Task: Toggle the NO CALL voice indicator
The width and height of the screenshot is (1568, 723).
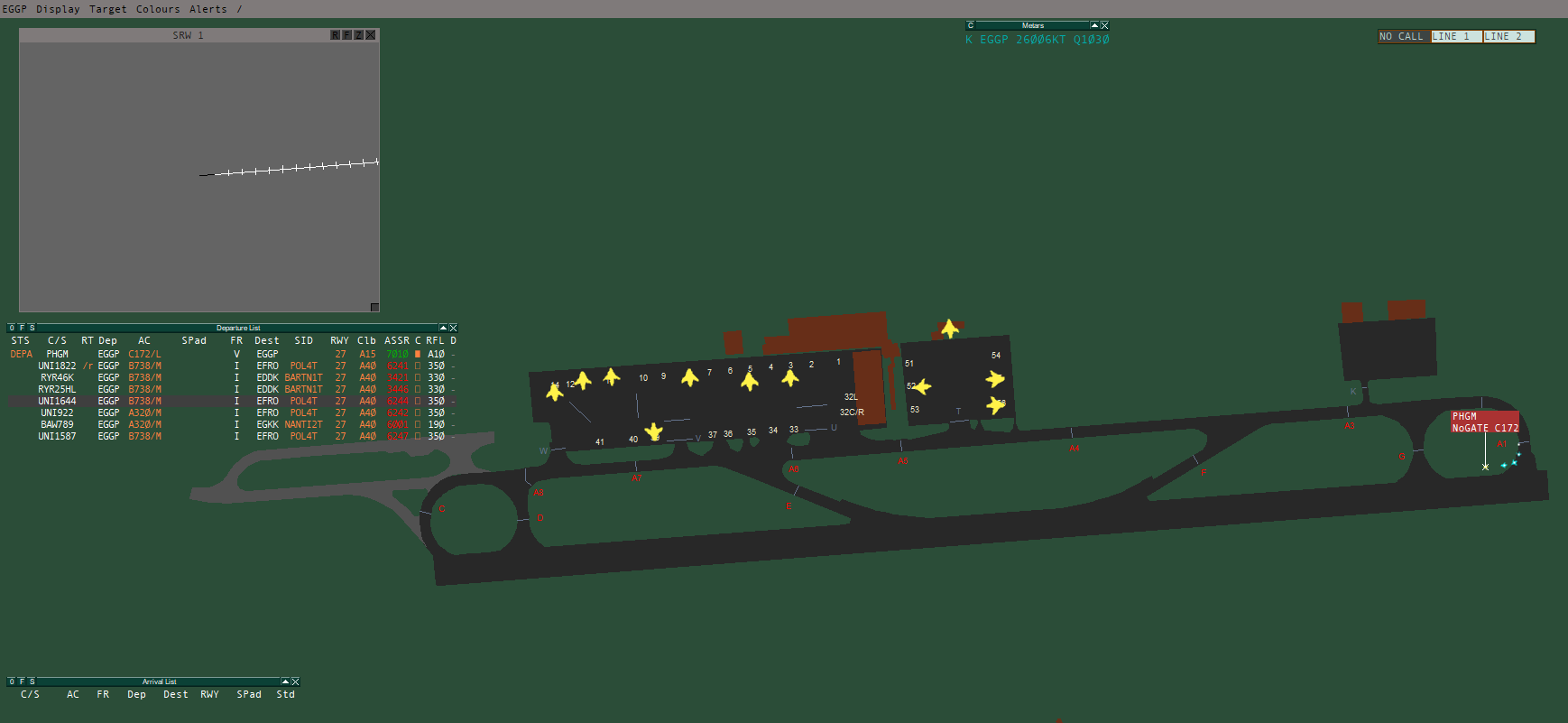Action: 1402,36
